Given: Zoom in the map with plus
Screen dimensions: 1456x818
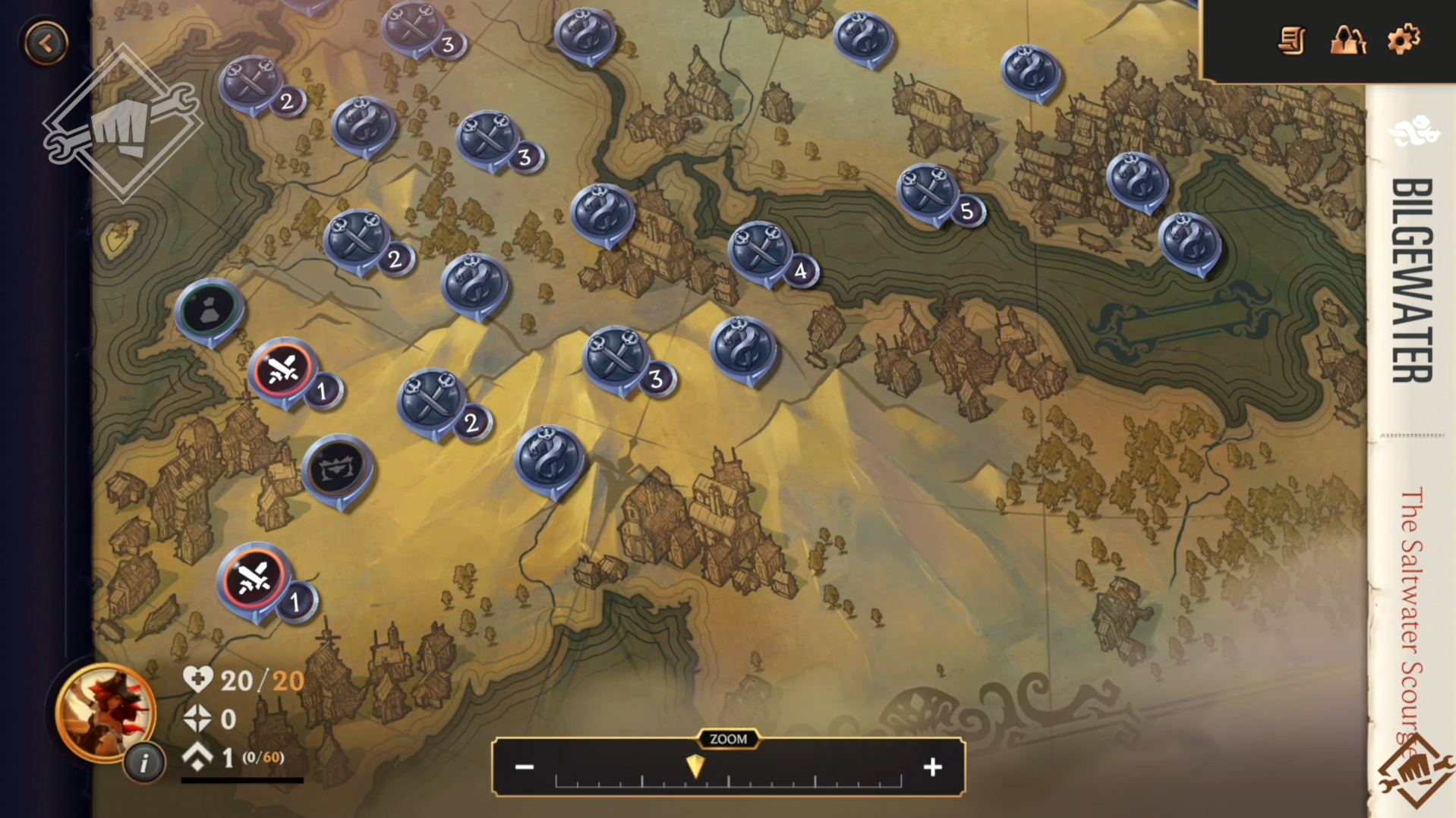Looking at the screenshot, I should tap(932, 767).
